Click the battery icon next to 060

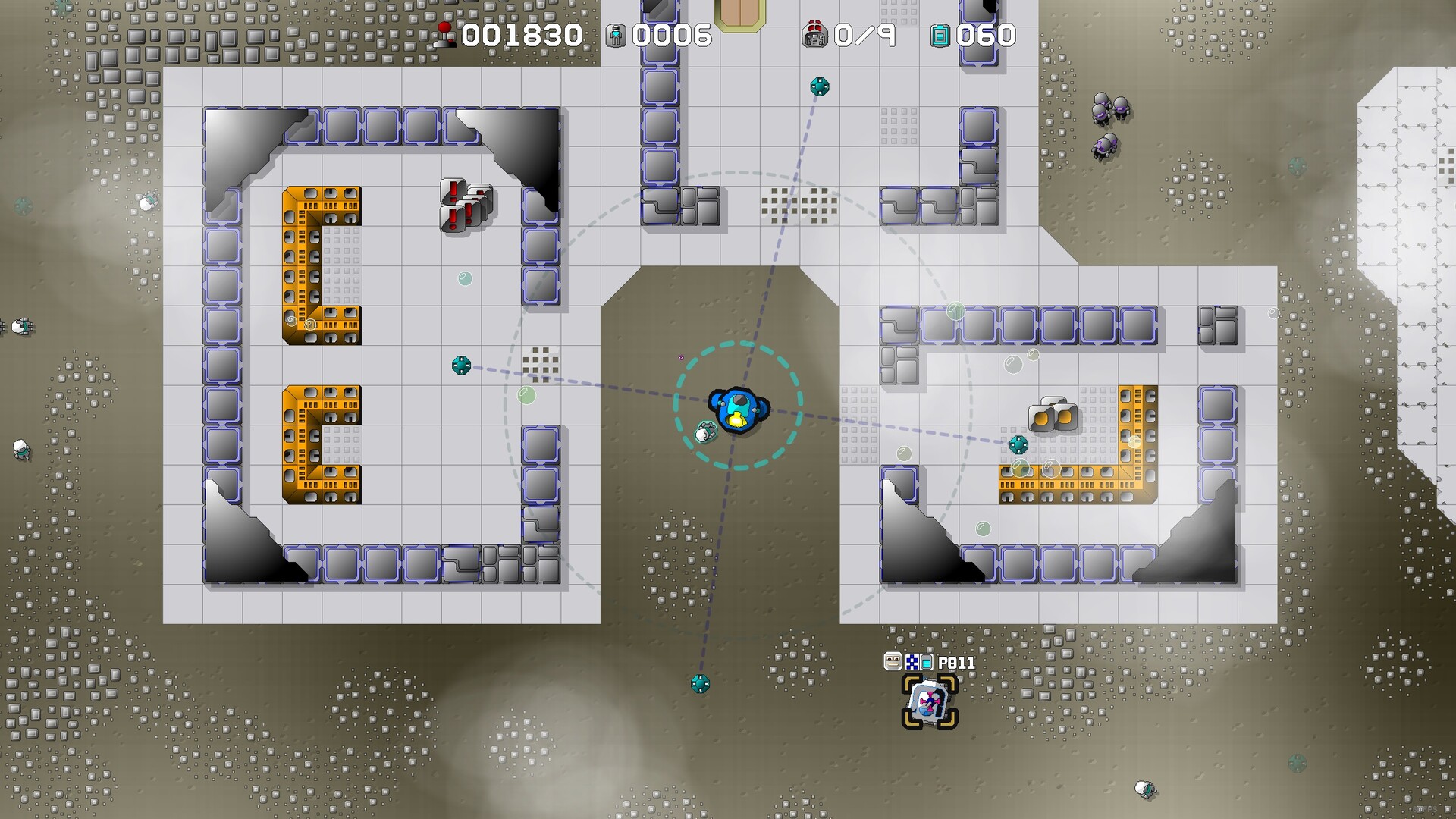click(940, 33)
